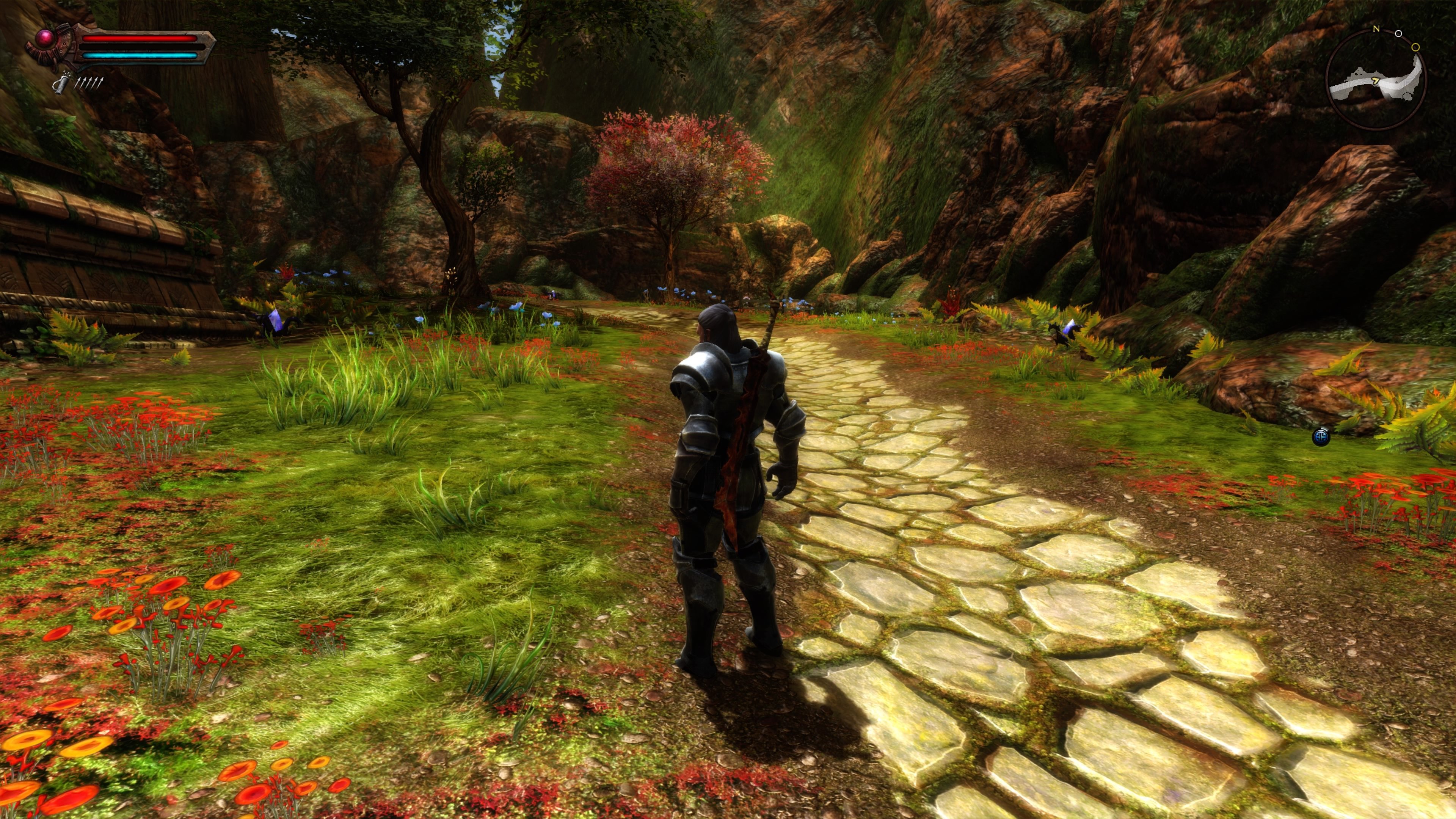
Task: Click the round blue cross-emblem icon
Action: (1321, 437)
